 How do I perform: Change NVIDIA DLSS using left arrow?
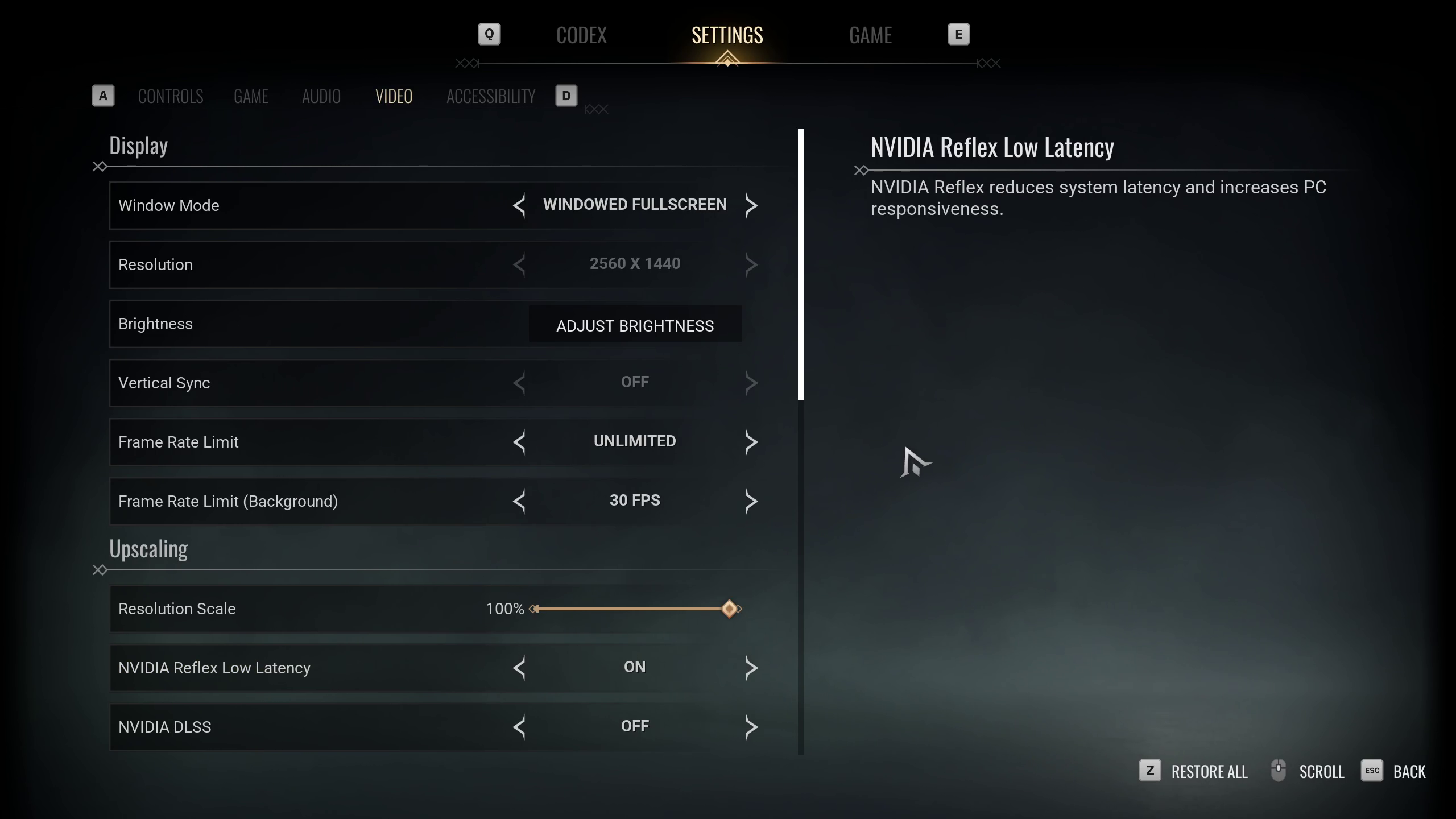519,727
